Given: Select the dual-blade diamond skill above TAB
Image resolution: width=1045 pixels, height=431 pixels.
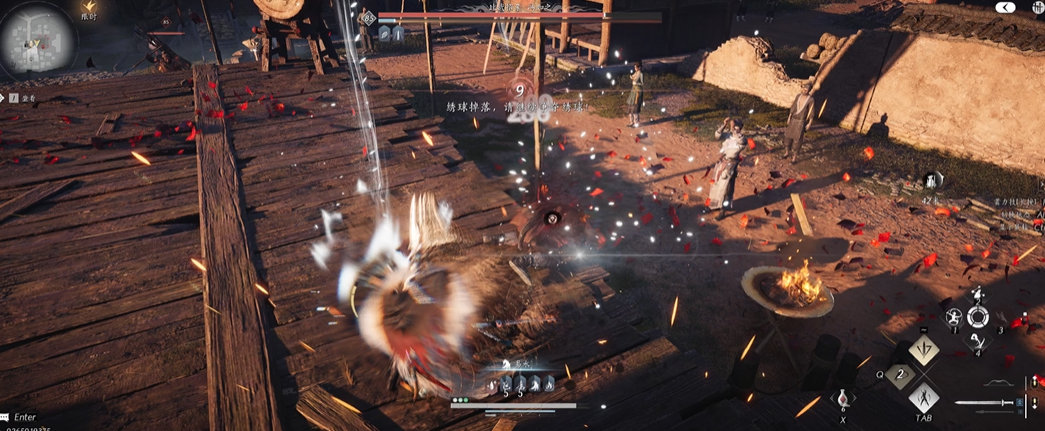Looking at the screenshot, I should tap(922, 399).
